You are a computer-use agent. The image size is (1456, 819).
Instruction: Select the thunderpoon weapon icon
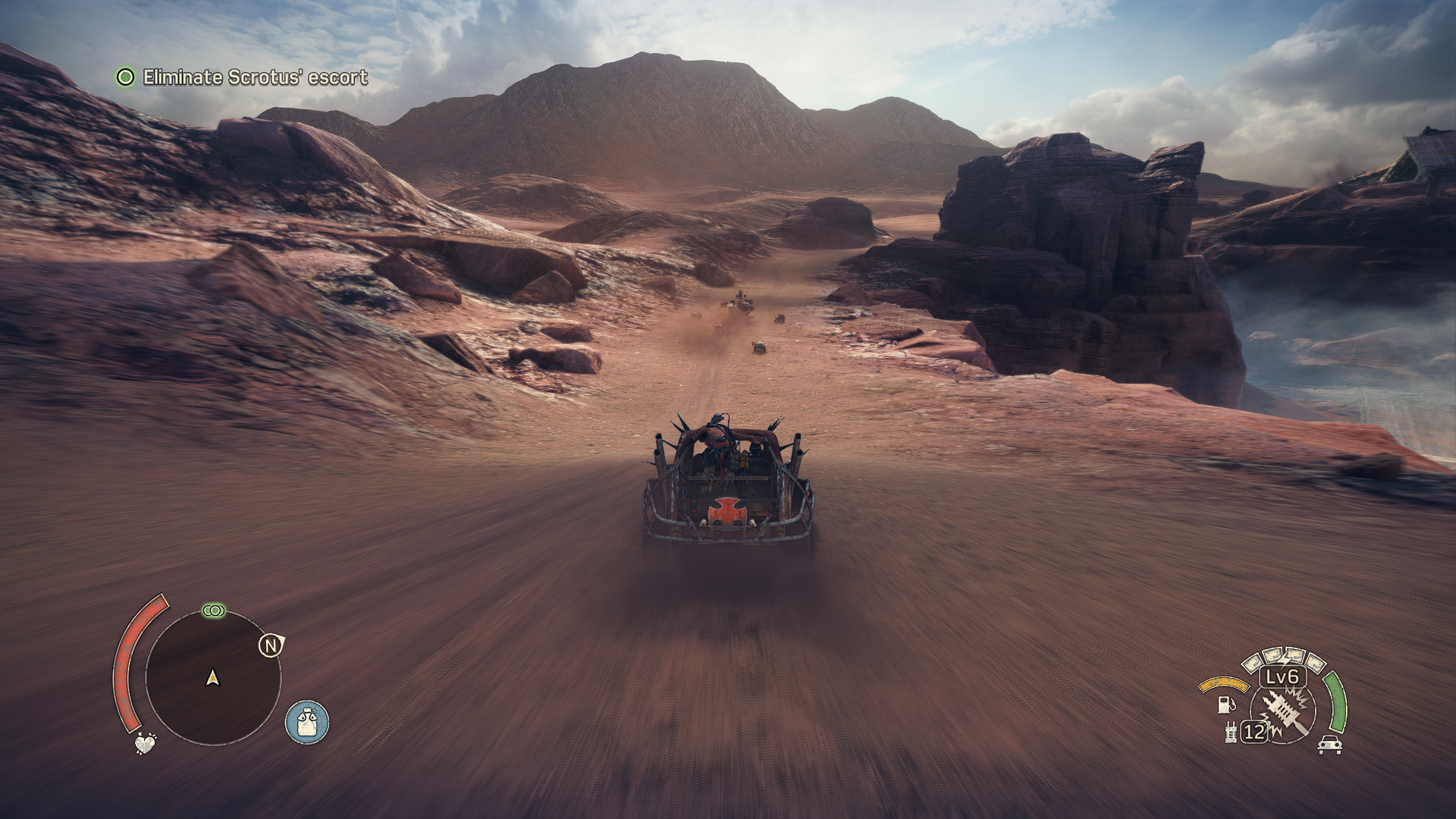point(1285,713)
